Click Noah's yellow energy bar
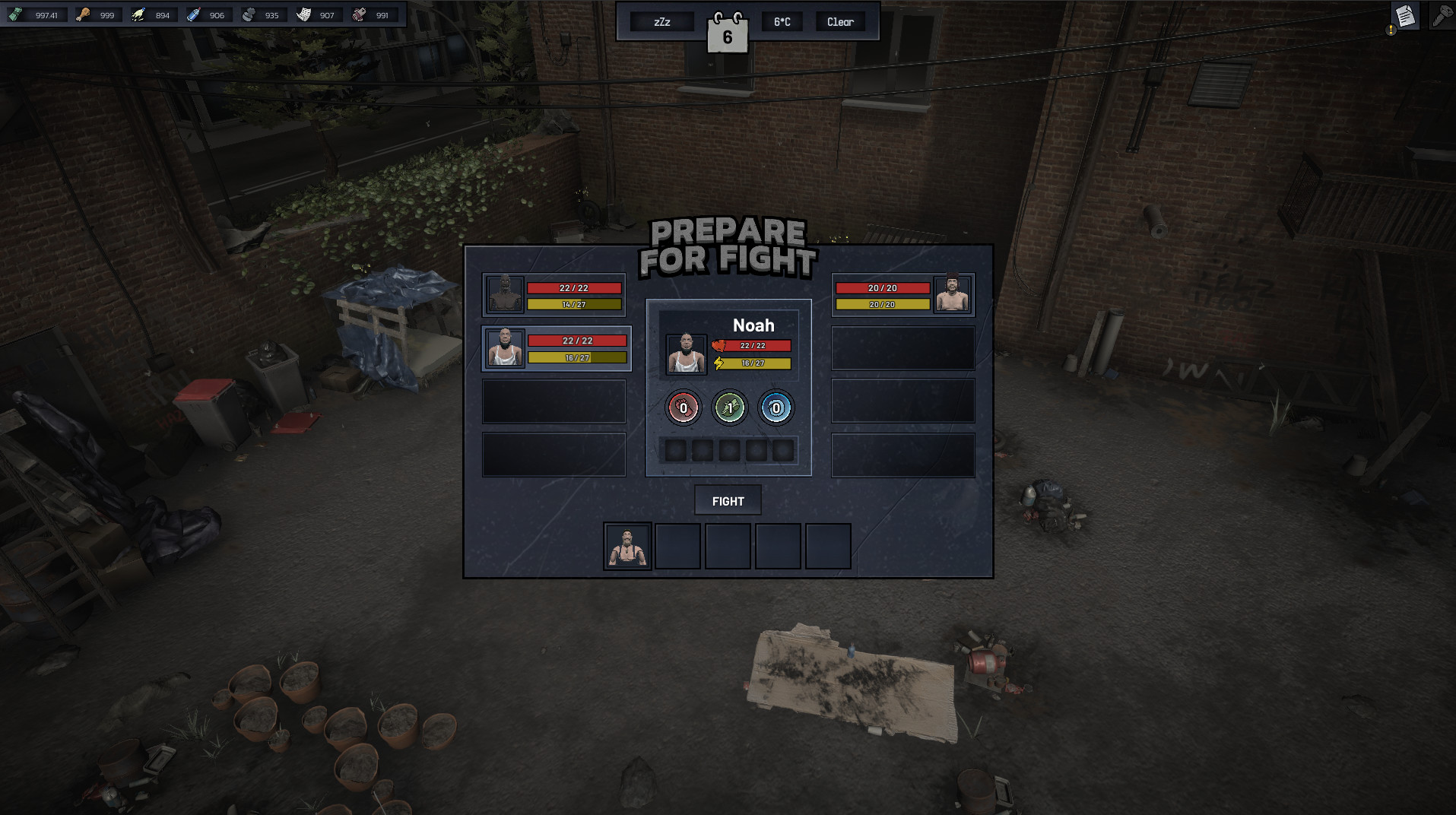Image resolution: width=1456 pixels, height=815 pixels. pyautogui.click(x=753, y=364)
